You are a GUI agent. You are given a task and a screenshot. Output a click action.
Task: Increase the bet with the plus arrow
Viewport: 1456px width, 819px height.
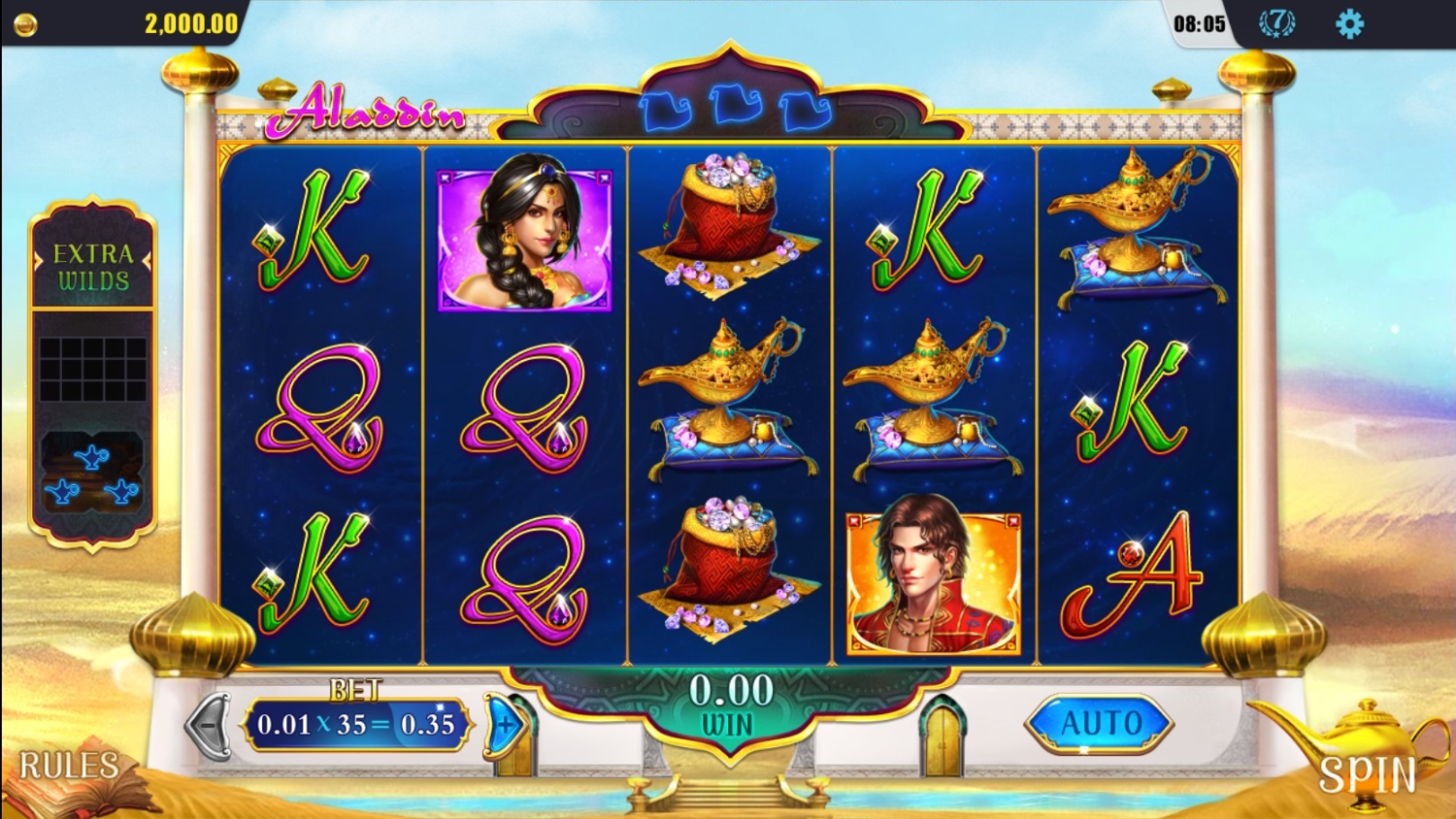pyautogui.click(x=506, y=724)
